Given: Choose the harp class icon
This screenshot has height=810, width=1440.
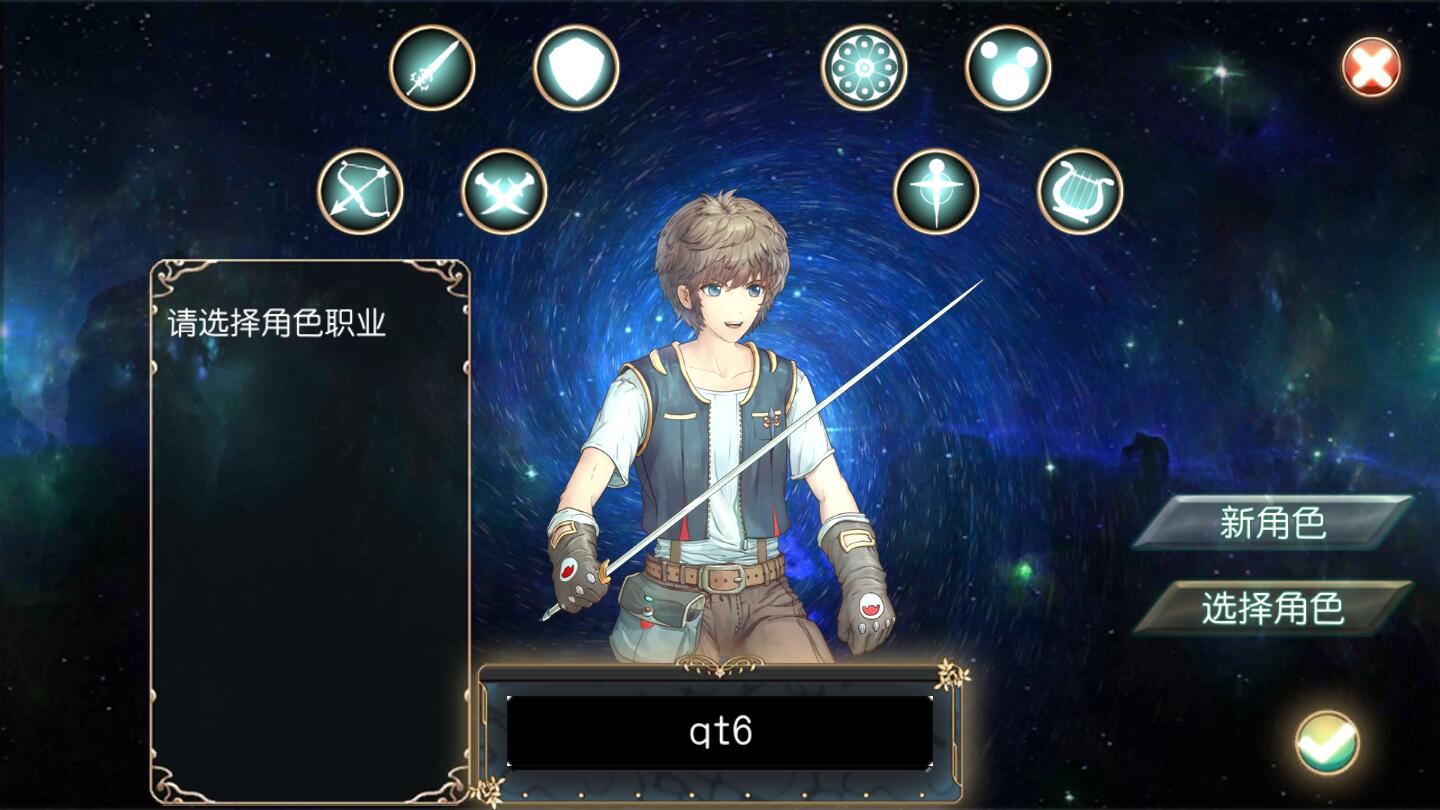Looking at the screenshot, I should 1080,191.
